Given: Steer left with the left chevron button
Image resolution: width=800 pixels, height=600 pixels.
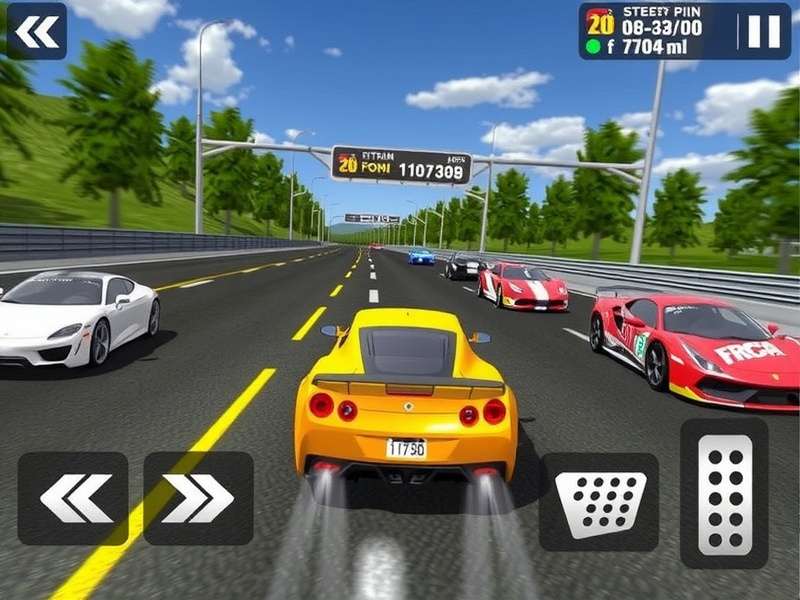Looking at the screenshot, I should [x=73, y=498].
